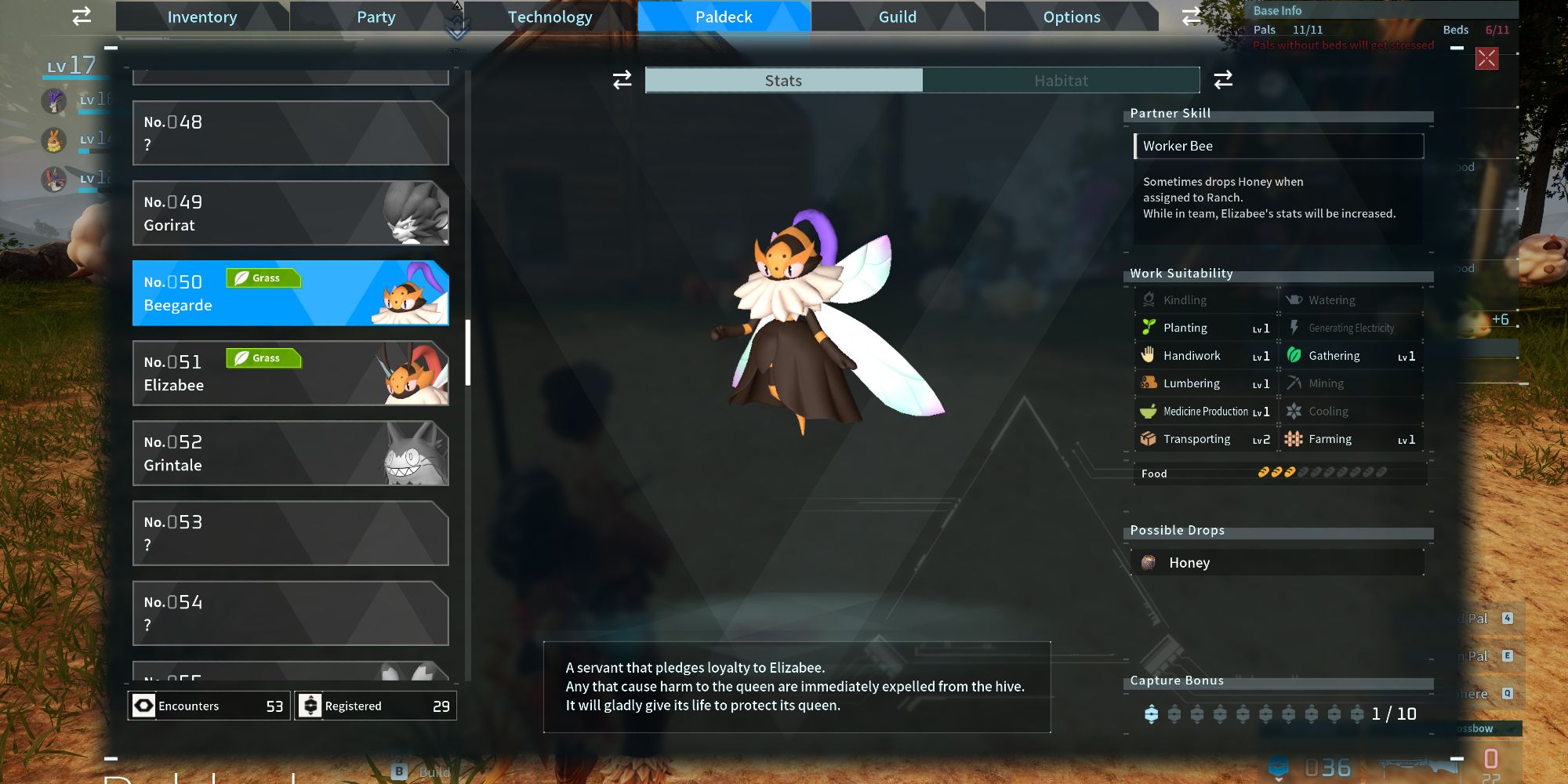Go to the Guild tab
The width and height of the screenshot is (1568, 784).
coord(898,17)
